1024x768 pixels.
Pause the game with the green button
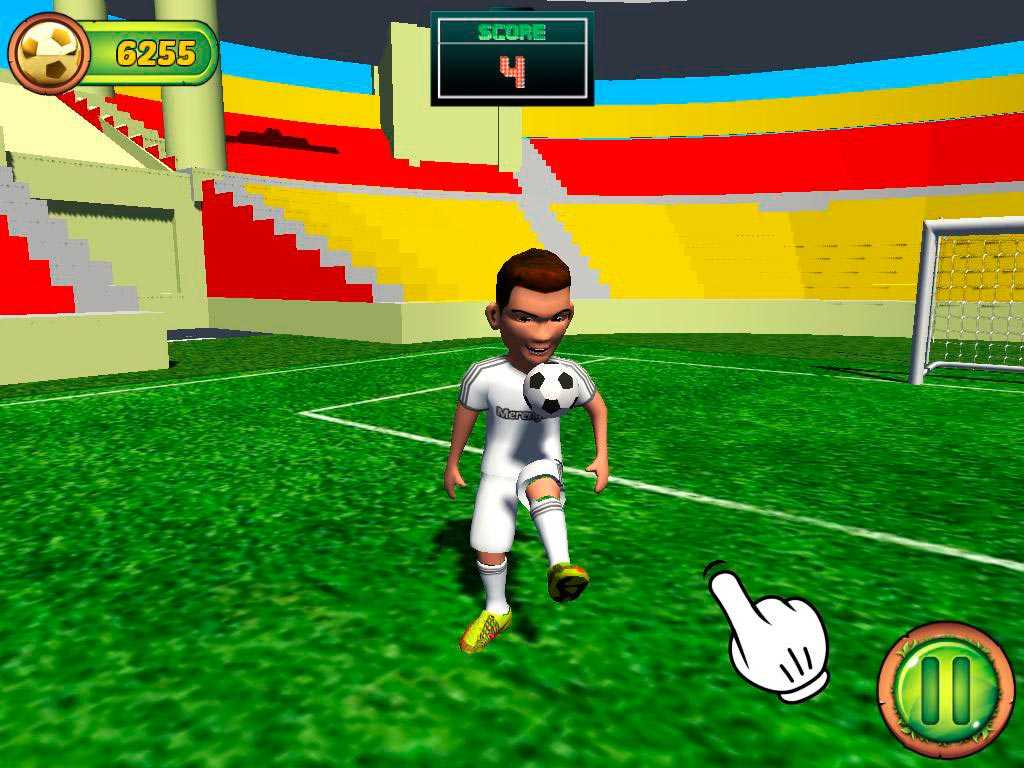945,690
